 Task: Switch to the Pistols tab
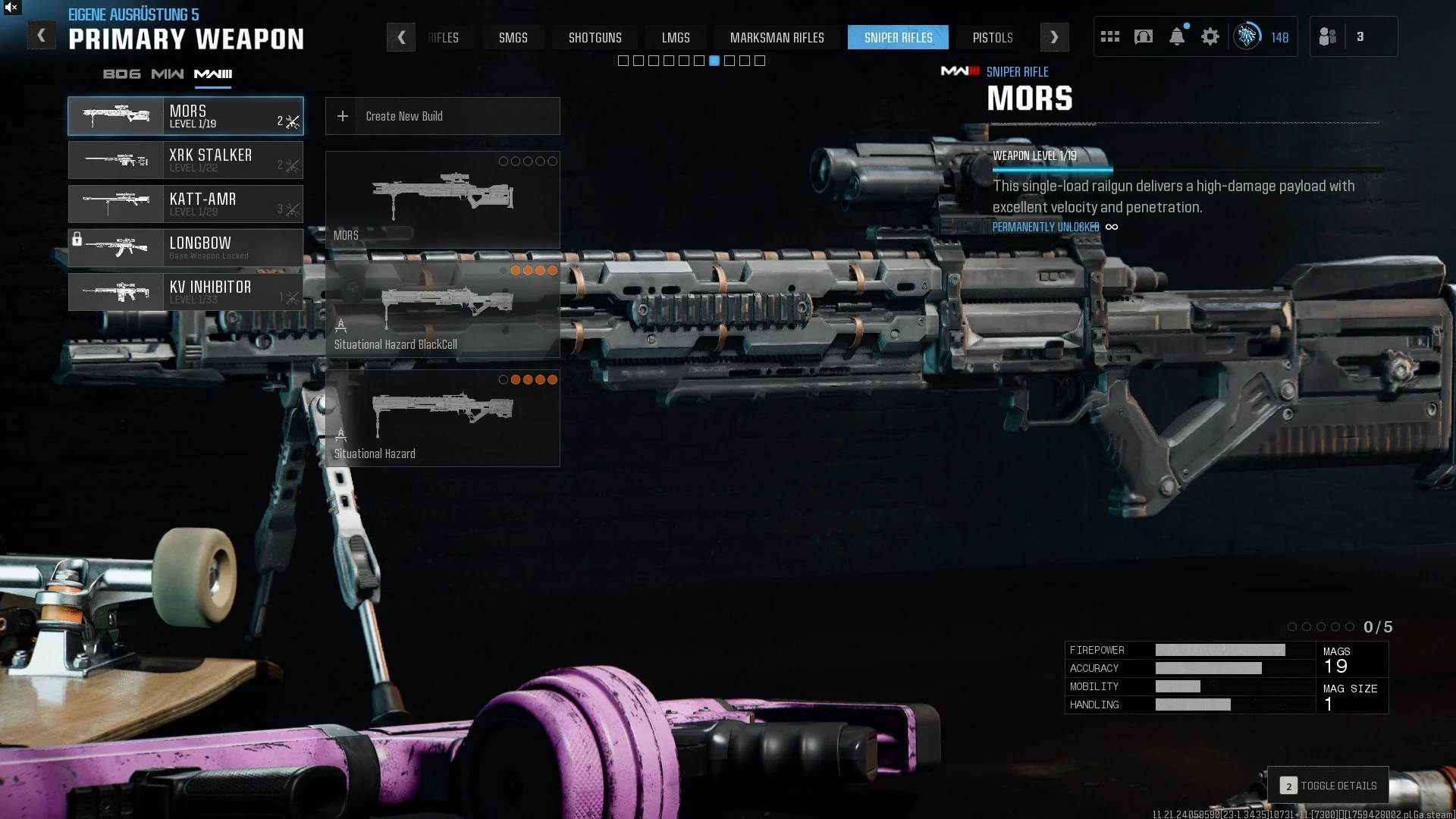(x=992, y=37)
